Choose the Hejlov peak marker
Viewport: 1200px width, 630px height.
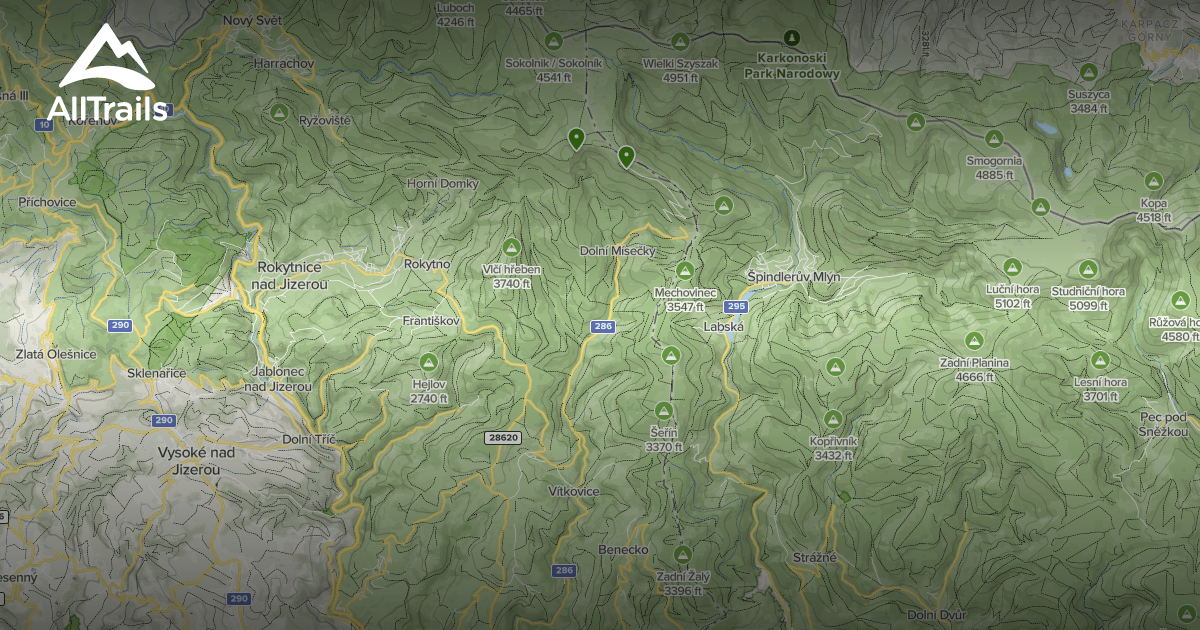click(x=429, y=361)
